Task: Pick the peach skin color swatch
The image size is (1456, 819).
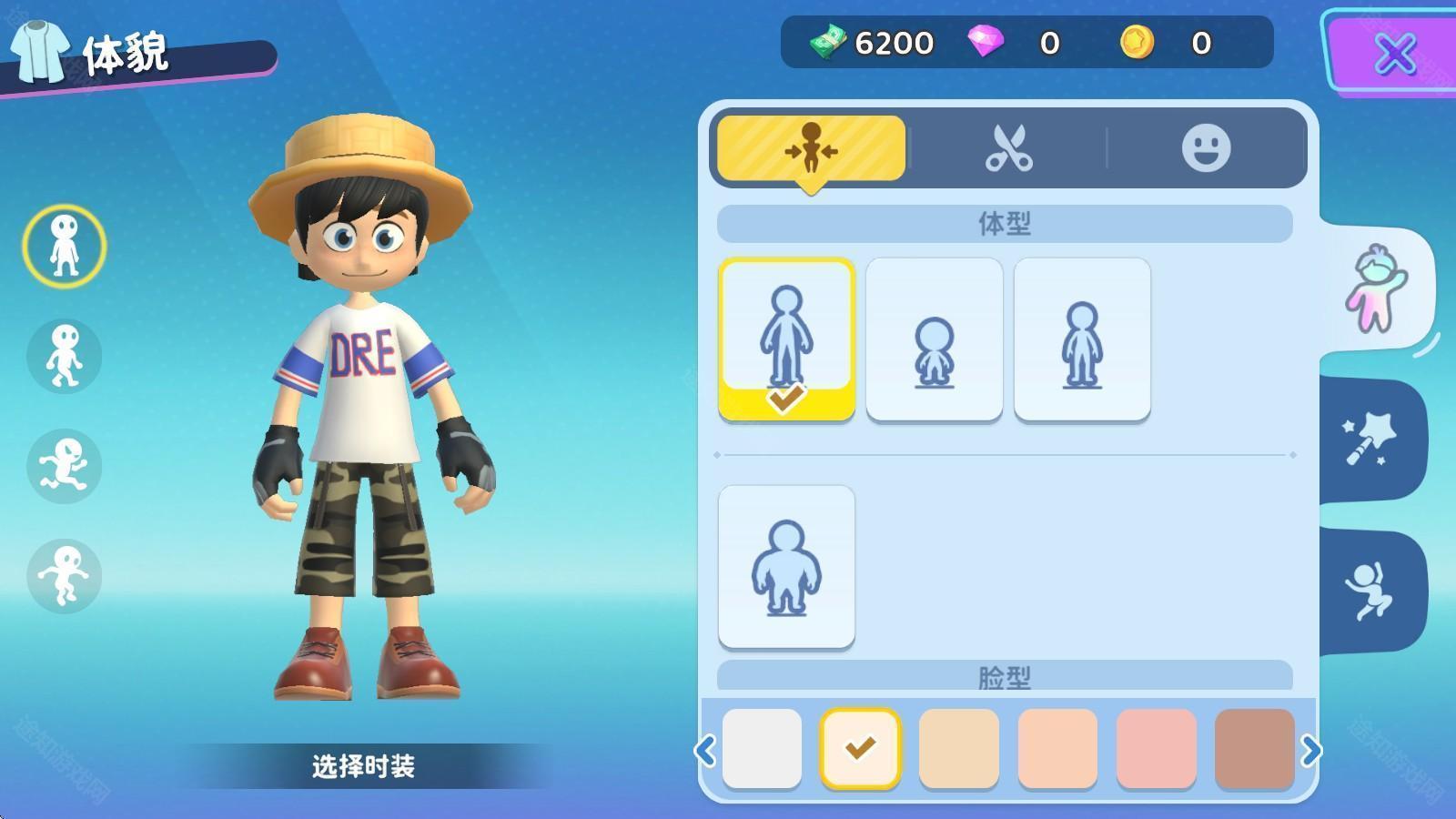Action: tap(1057, 748)
